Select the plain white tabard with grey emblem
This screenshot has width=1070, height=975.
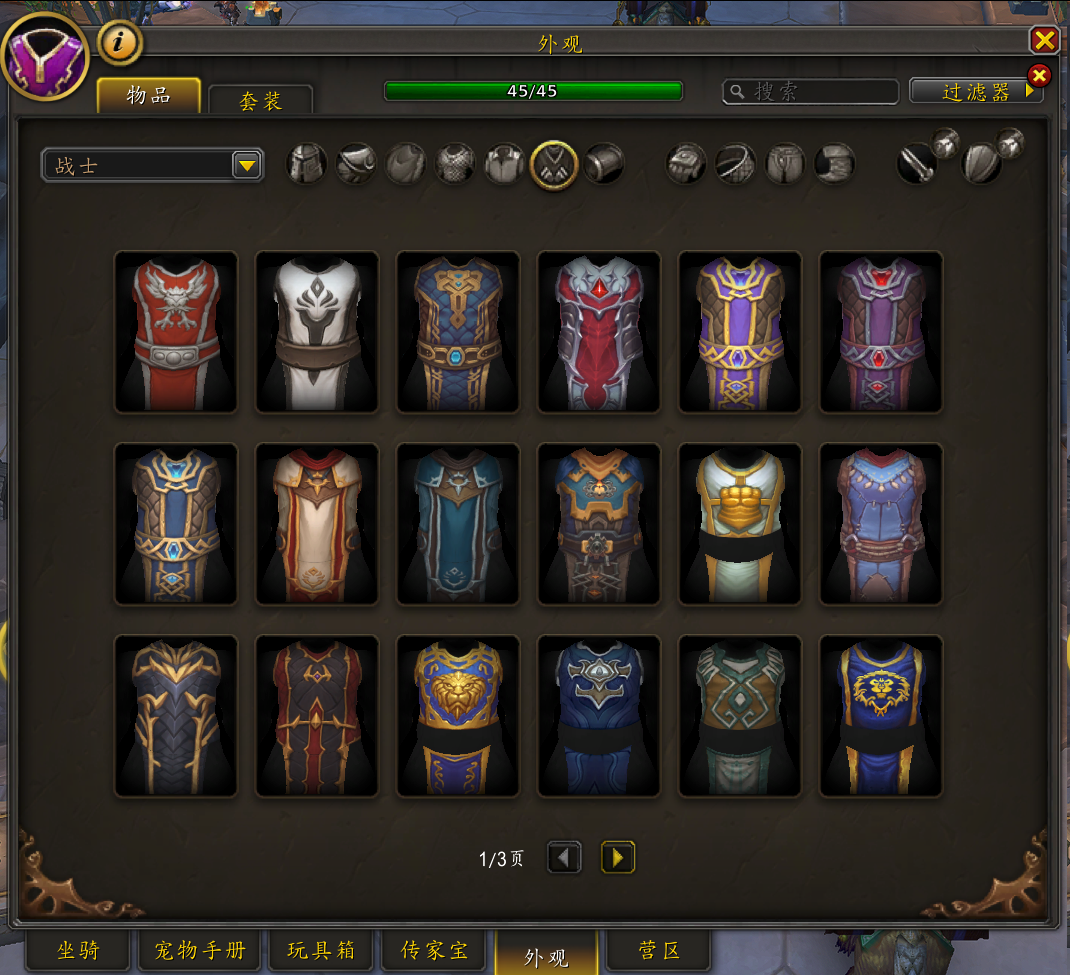click(317, 331)
